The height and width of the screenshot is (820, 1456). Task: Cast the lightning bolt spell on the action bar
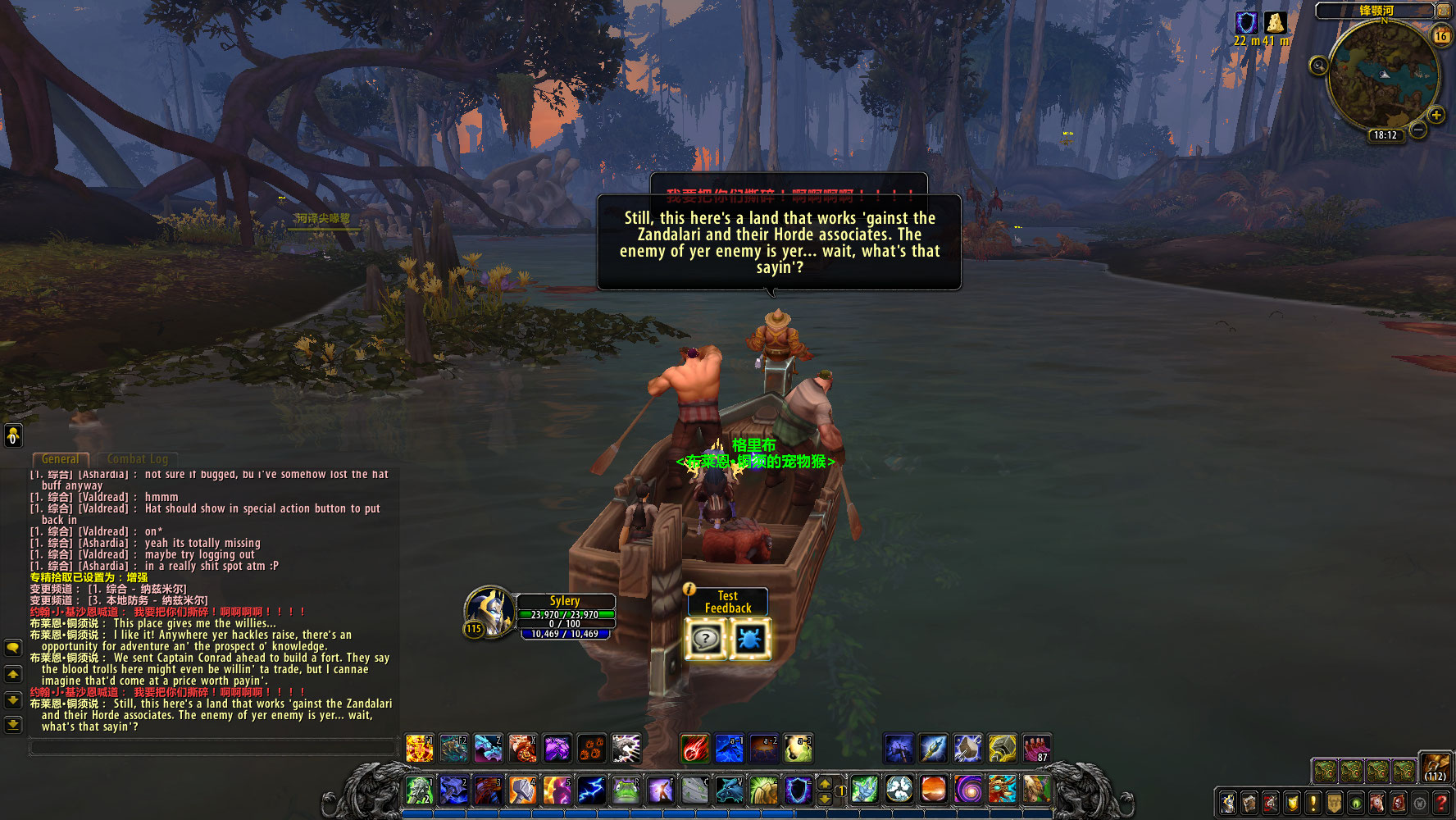591,790
